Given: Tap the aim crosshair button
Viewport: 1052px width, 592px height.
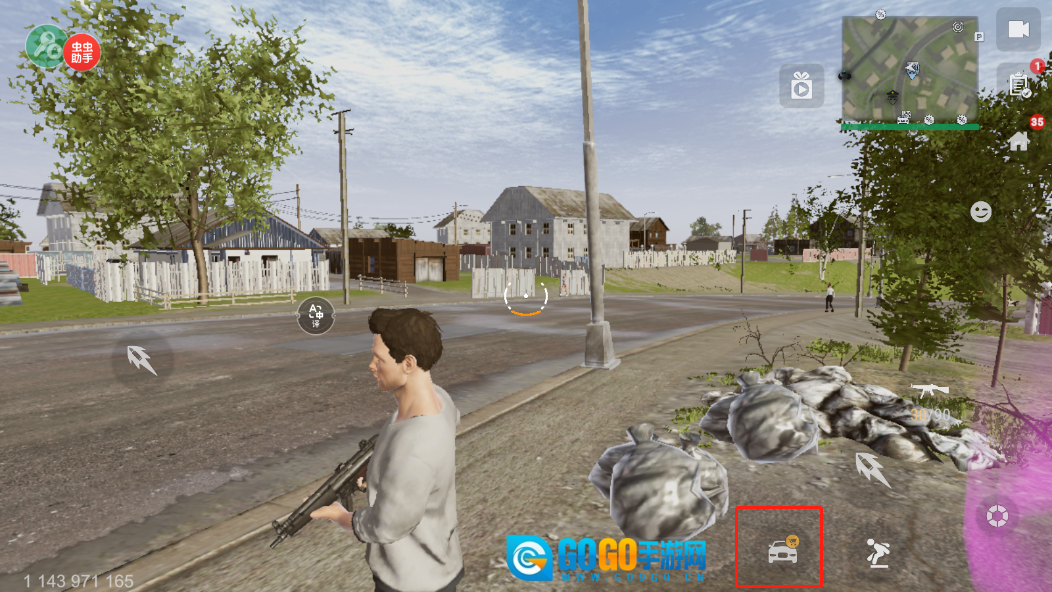Looking at the screenshot, I should tap(997, 517).
